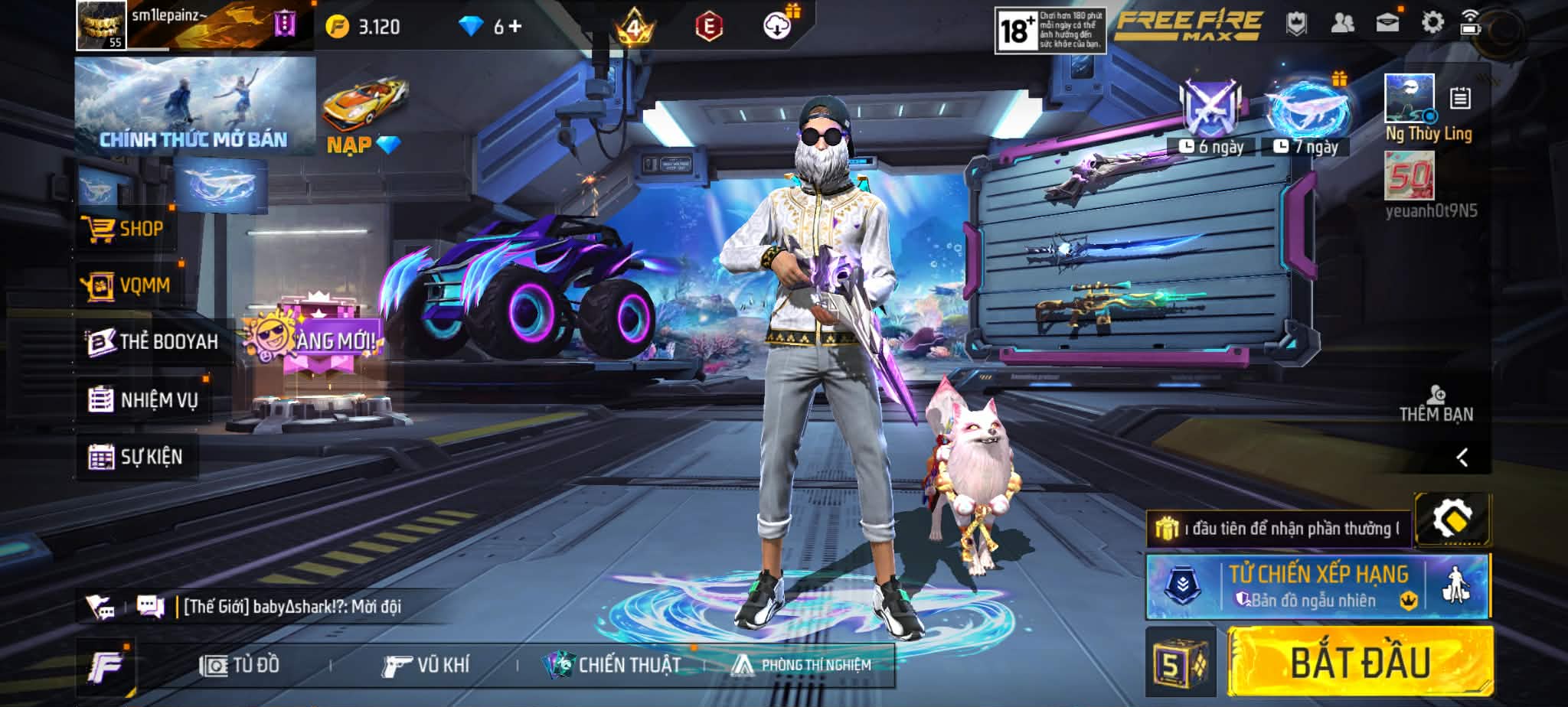Click the level 4 crown badge

point(637,23)
